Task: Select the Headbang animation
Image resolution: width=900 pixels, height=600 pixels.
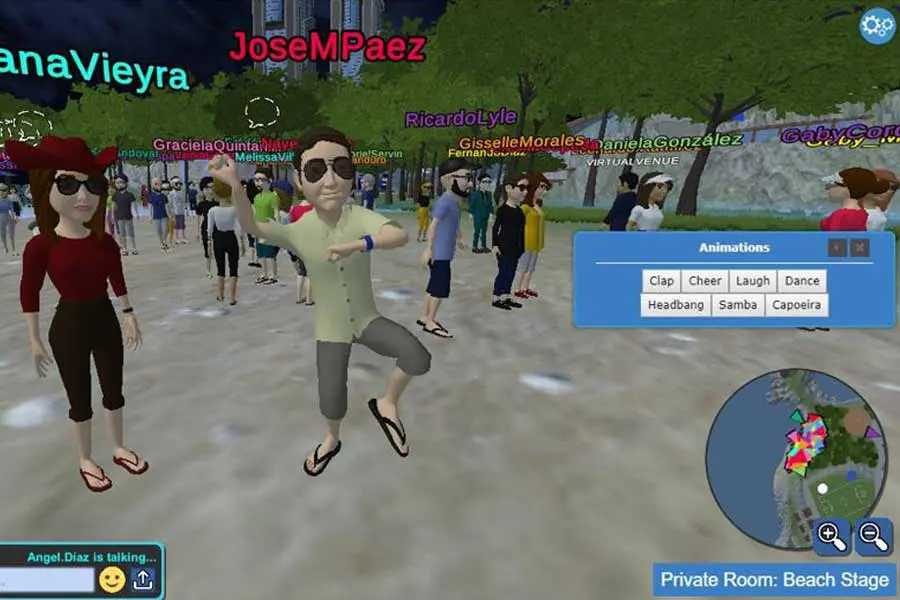Action: [x=676, y=305]
